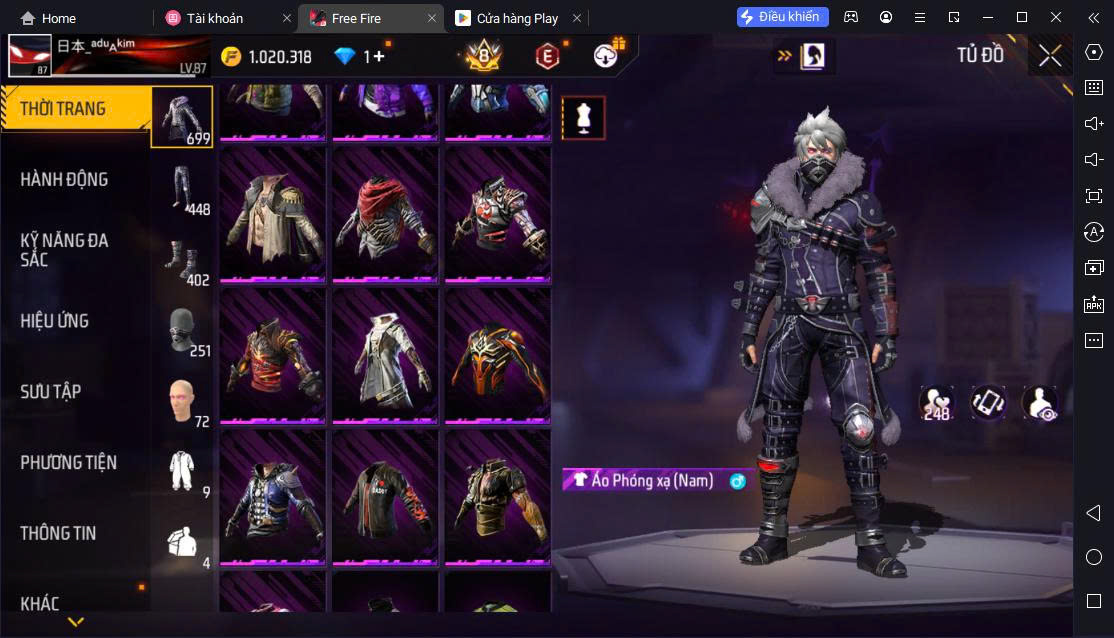Click the mannequin outfit preset icon
This screenshot has width=1114, height=638.
click(x=583, y=118)
